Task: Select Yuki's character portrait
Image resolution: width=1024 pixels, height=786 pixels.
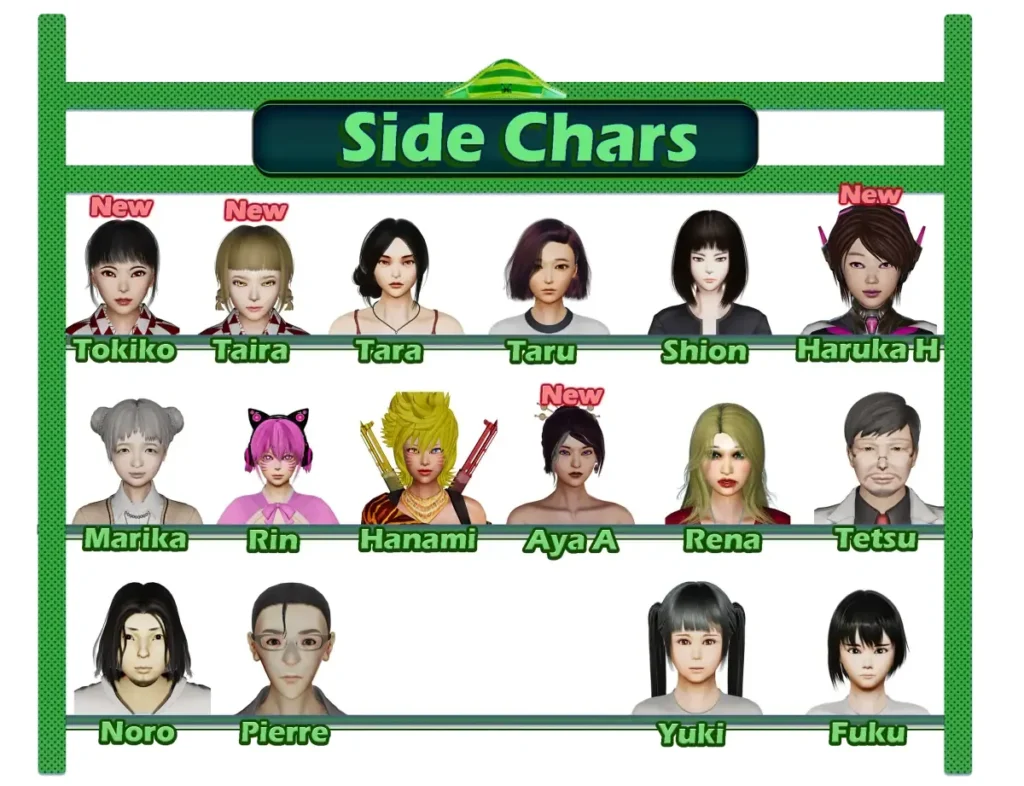Action: point(696,650)
